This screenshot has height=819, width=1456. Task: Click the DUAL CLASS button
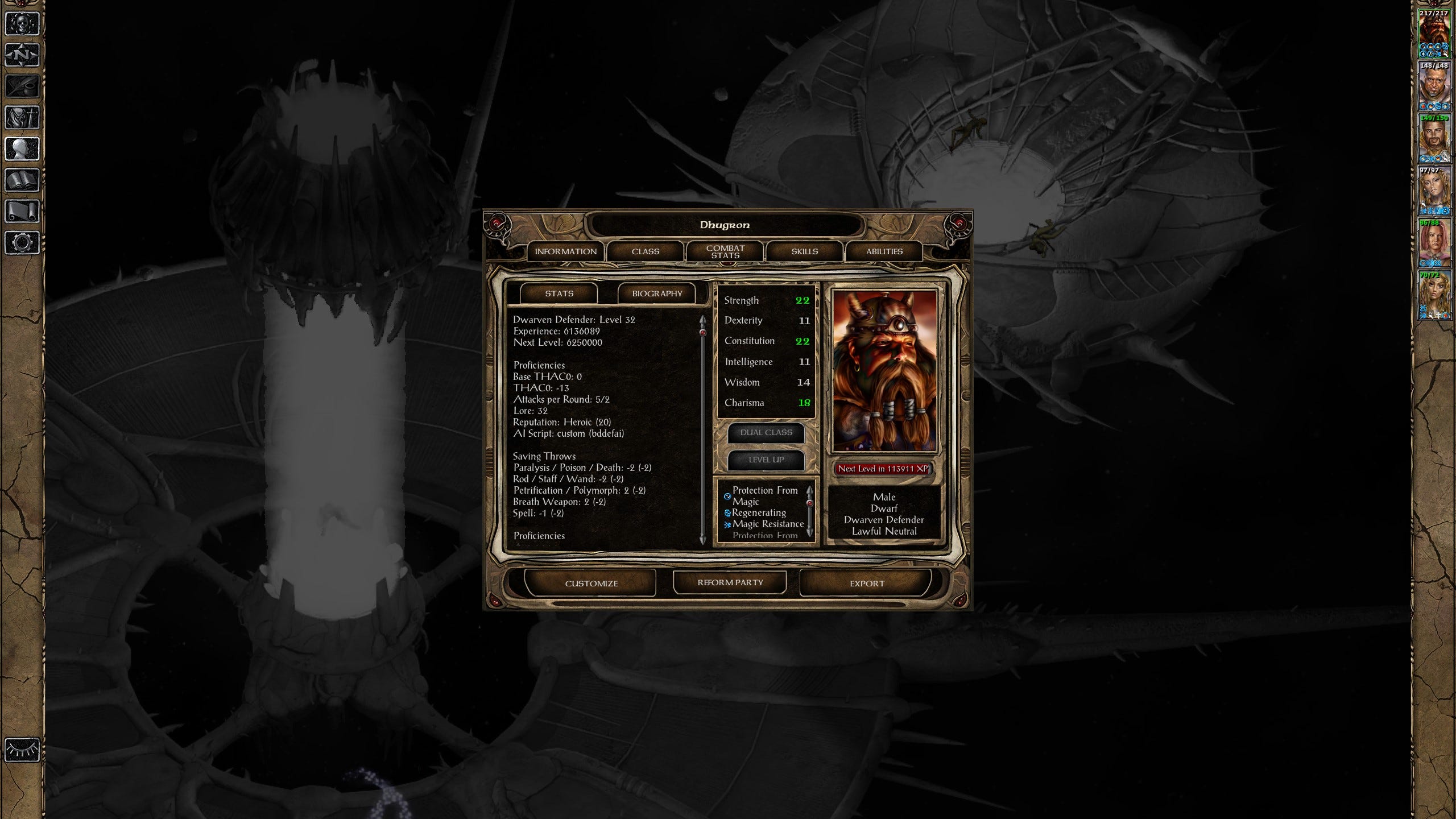pos(766,433)
